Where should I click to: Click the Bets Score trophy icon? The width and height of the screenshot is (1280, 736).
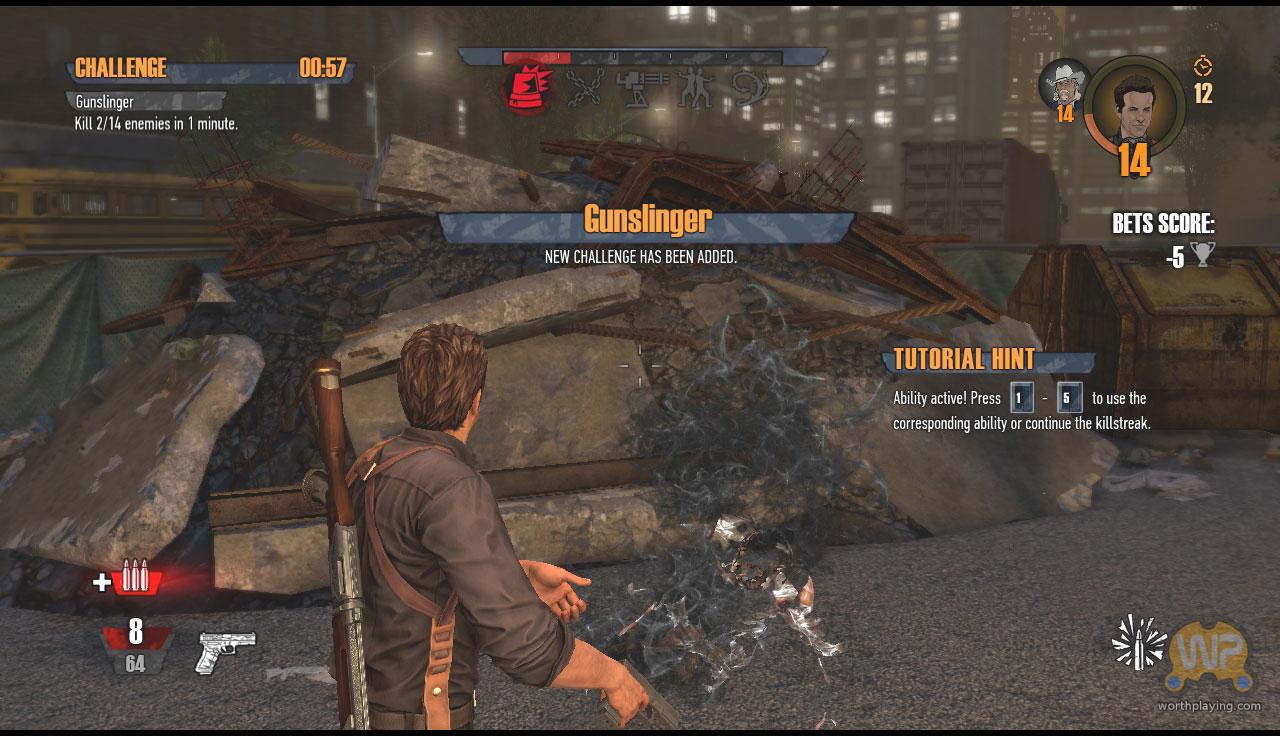(x=1202, y=256)
